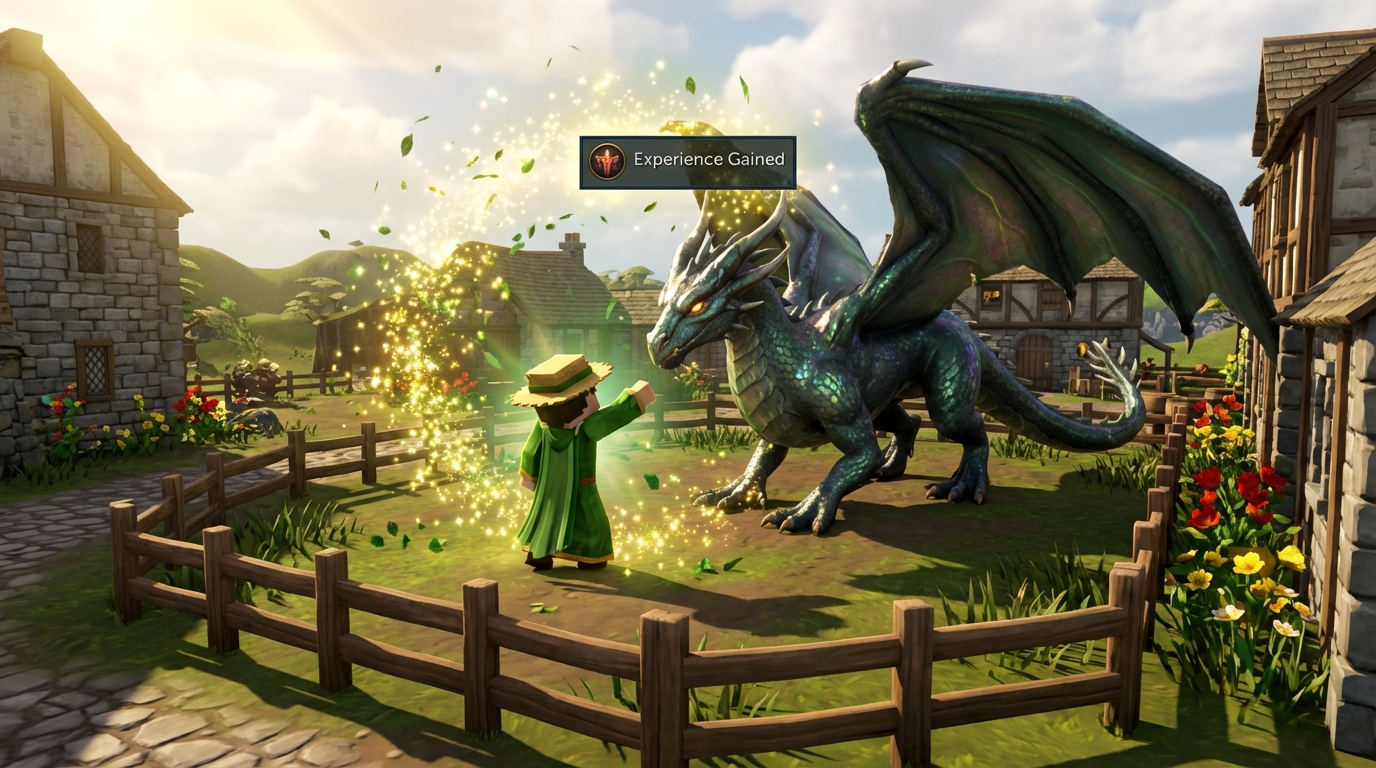The height and width of the screenshot is (768, 1376).
Task: Click the Experience Gained notification banner
Action: pyautogui.click(x=688, y=162)
